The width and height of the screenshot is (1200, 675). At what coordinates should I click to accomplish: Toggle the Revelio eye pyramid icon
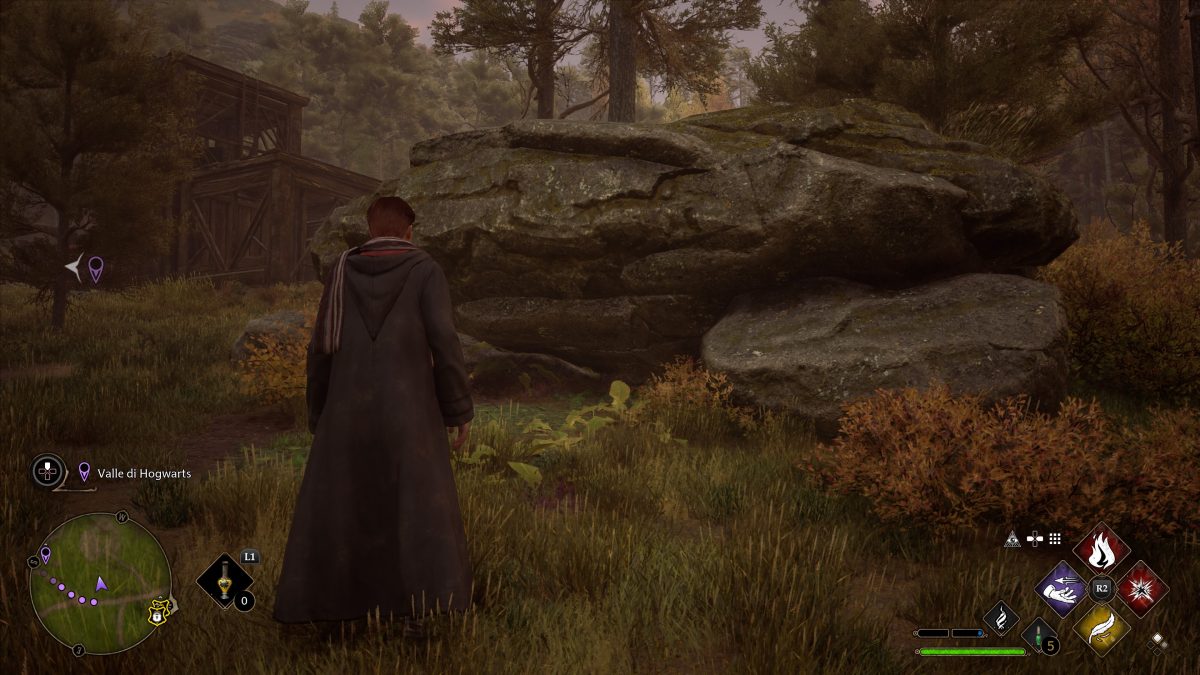[1013, 538]
